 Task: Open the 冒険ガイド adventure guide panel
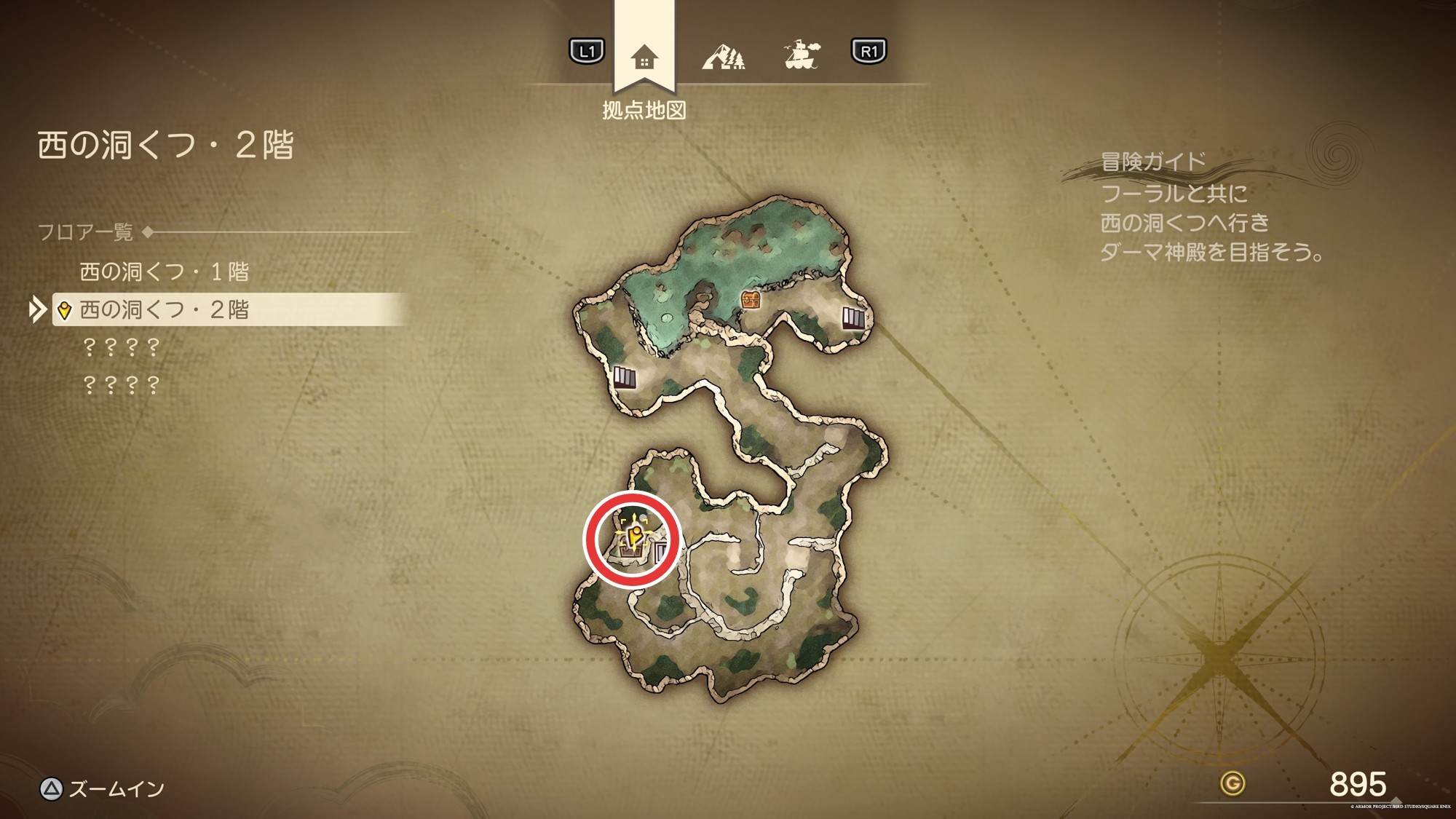tap(1152, 161)
